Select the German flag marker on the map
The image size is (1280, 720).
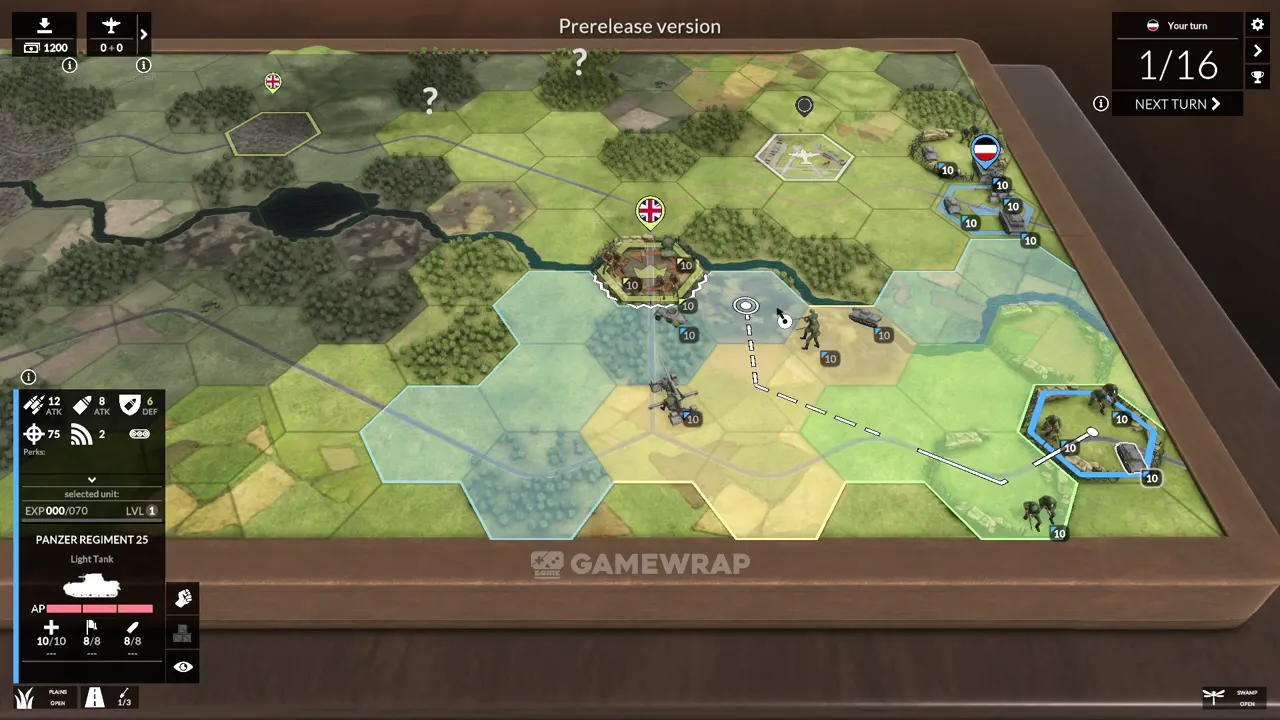[986, 152]
